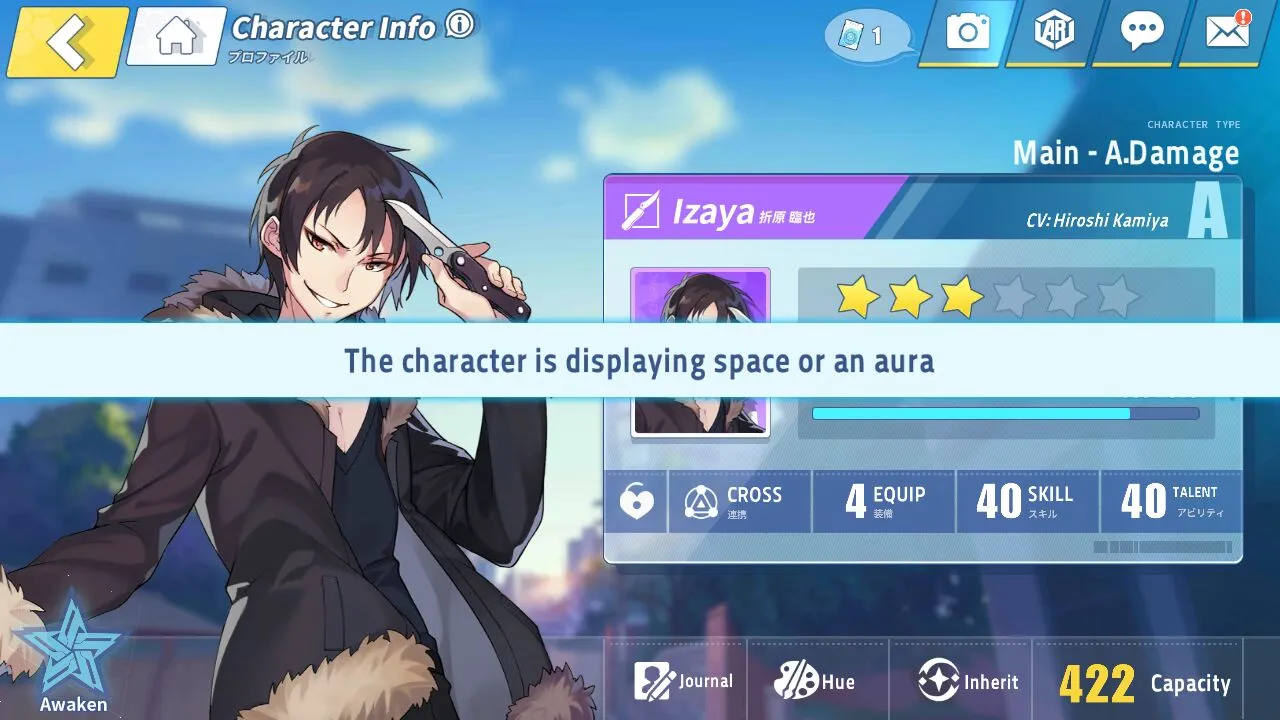Open Izaya's Journal
Viewport: 1280px width, 720px height.
coord(684,682)
